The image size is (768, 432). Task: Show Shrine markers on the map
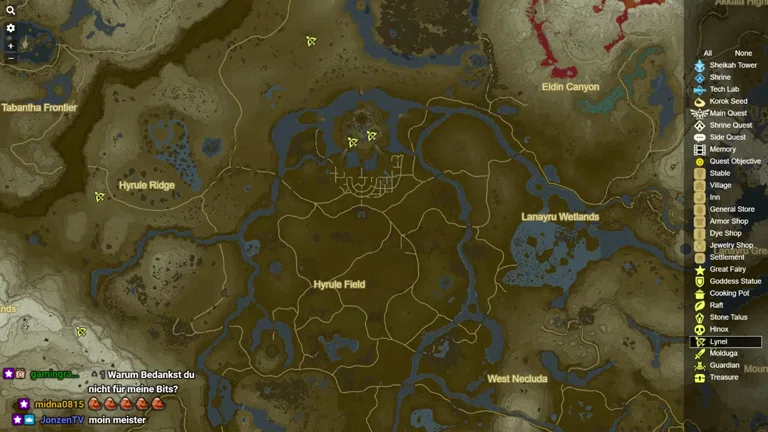720,77
